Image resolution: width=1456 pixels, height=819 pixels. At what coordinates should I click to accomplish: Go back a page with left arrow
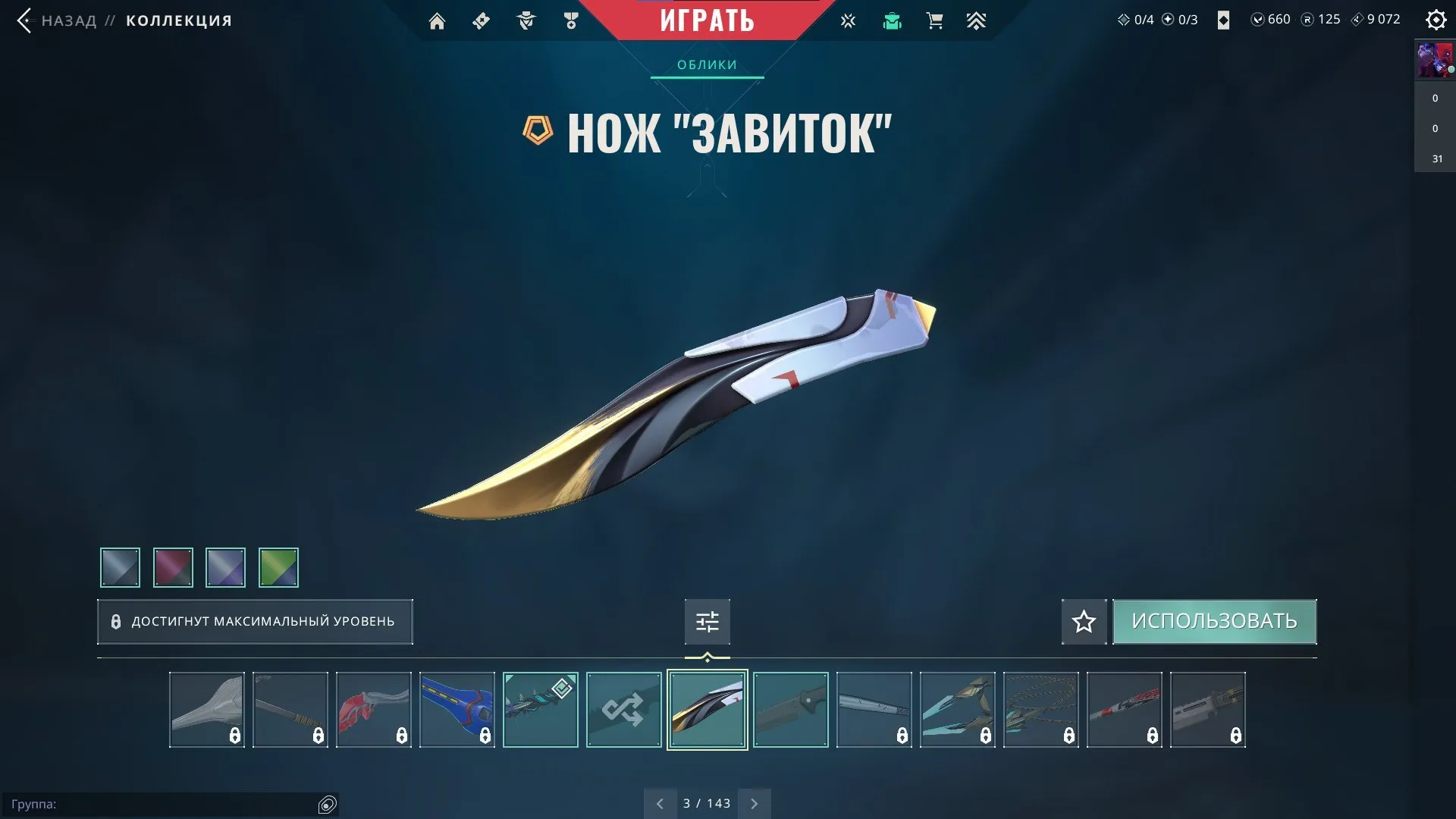coord(660,802)
